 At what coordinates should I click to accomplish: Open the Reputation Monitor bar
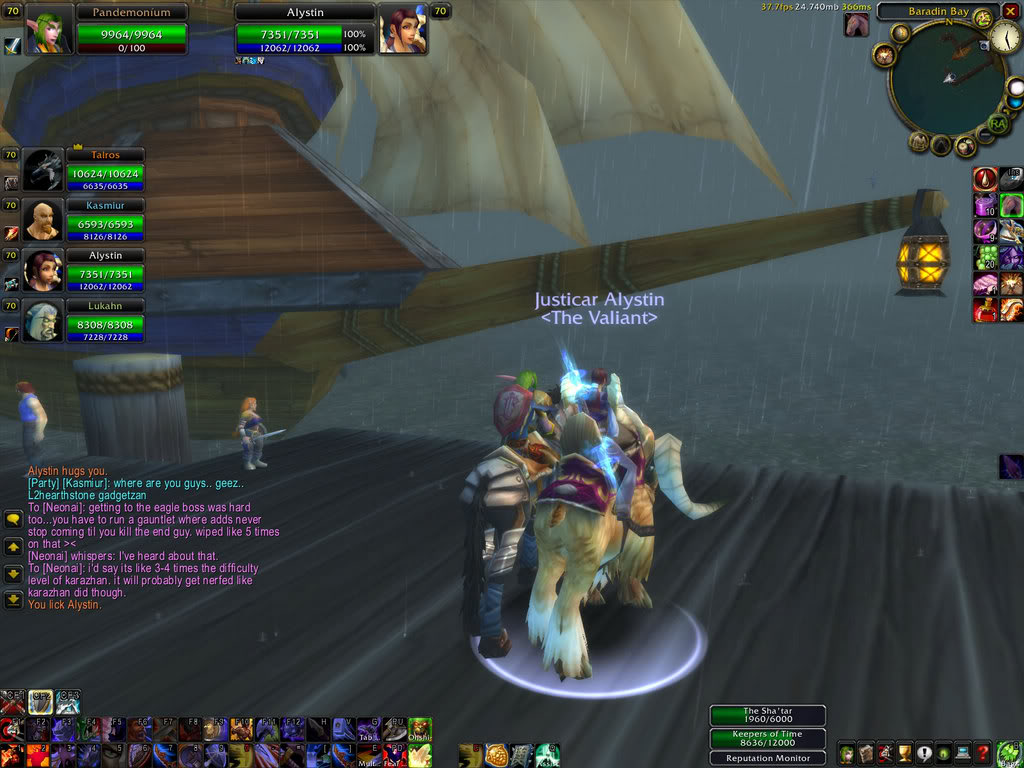[767, 758]
